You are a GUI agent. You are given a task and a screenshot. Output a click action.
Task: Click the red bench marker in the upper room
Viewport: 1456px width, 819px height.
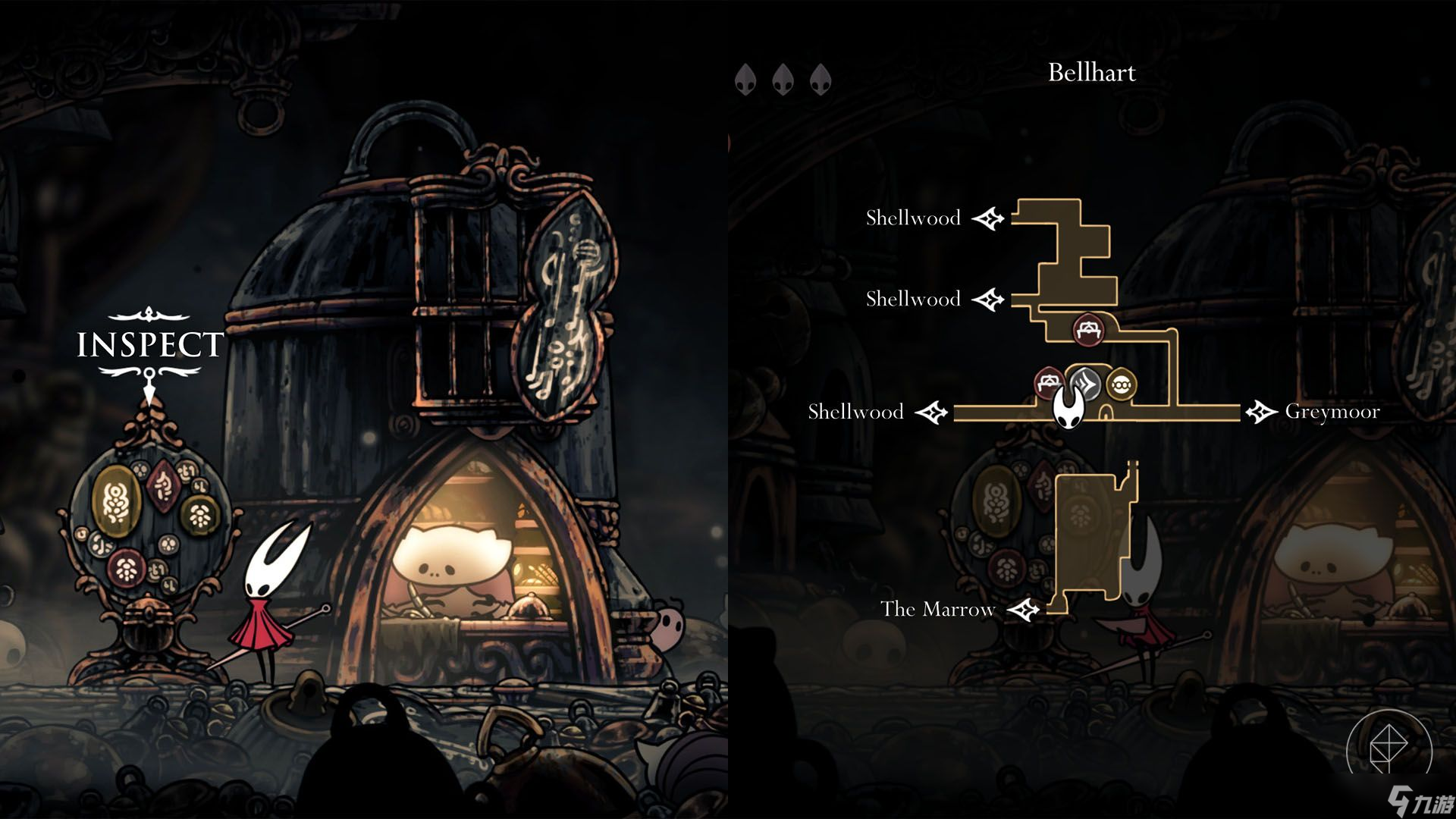click(x=1089, y=330)
